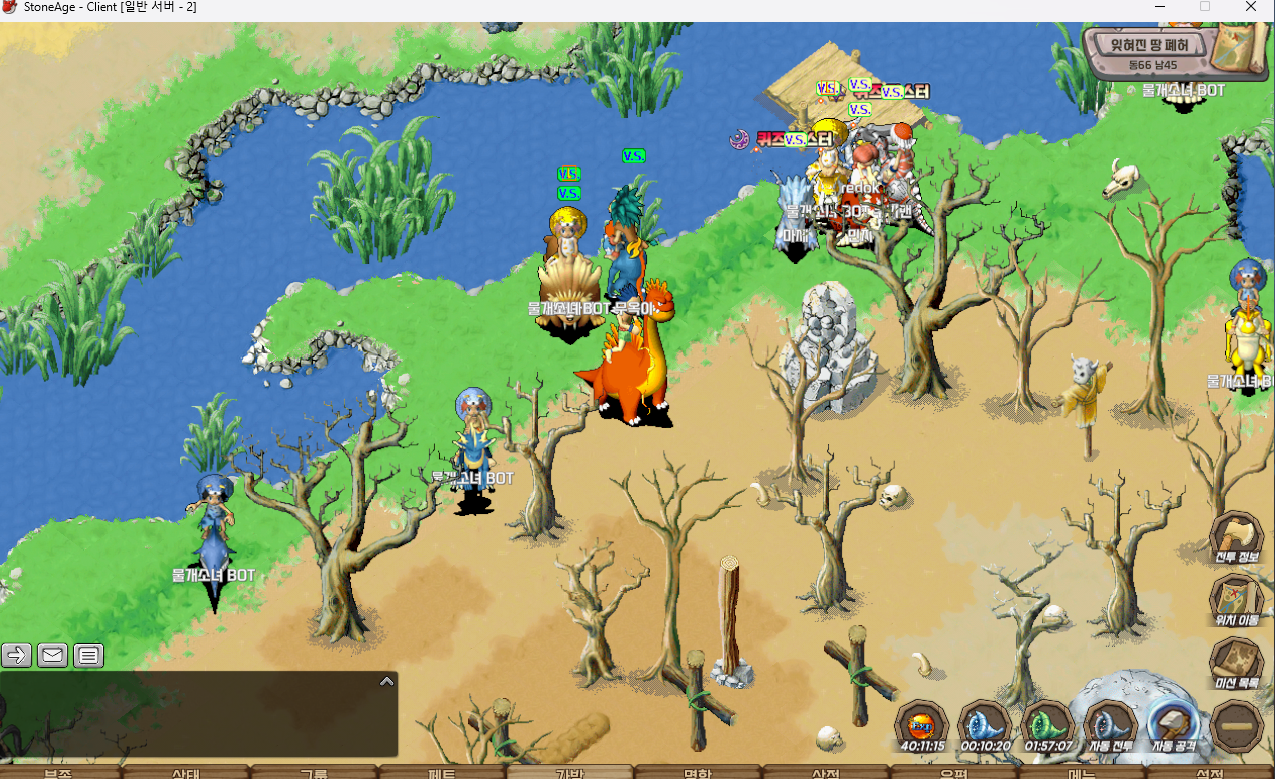This screenshot has width=1275, height=779.
Task: Select the green horn buff timed 01:57:07
Action: (1047, 723)
